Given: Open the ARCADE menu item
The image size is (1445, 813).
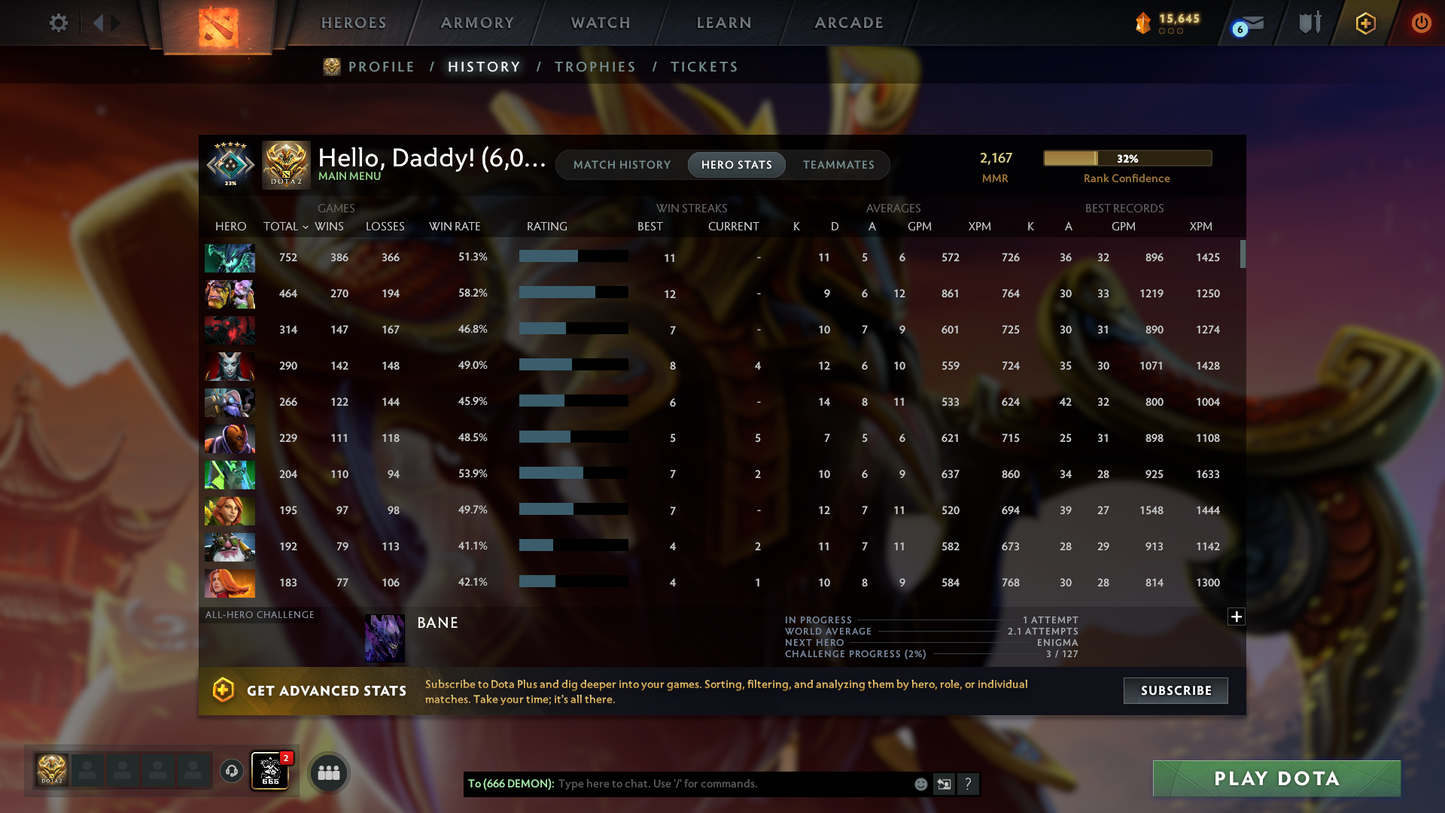Looking at the screenshot, I should tap(848, 22).
